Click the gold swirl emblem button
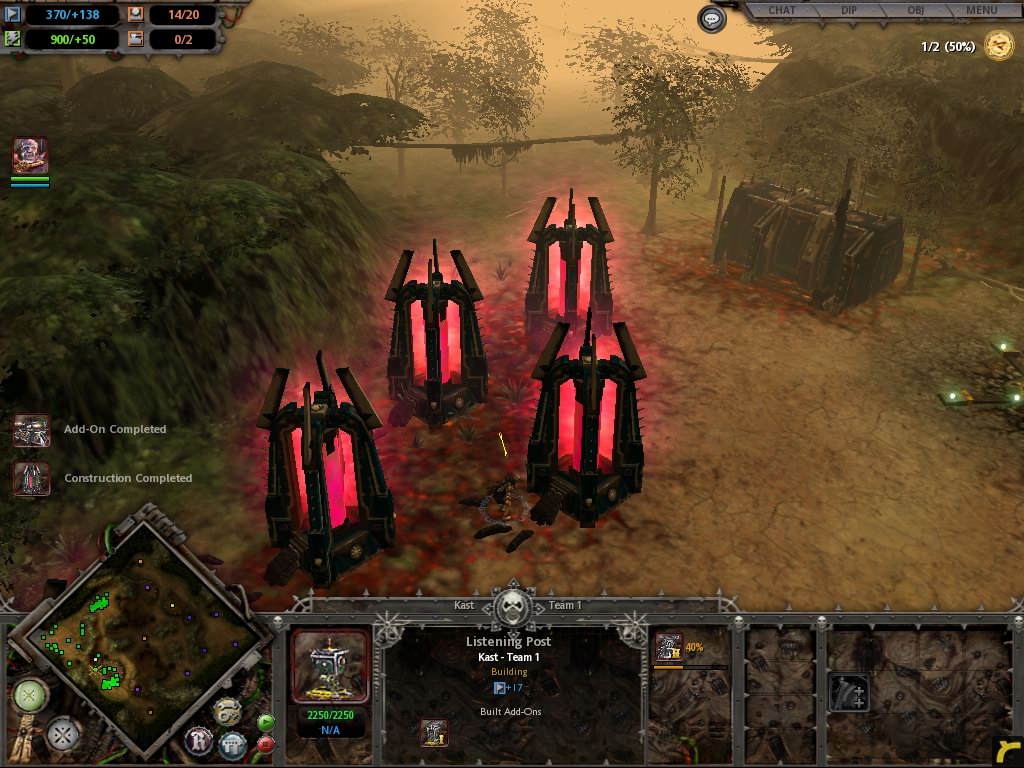This screenshot has width=1024, height=768. 227,710
